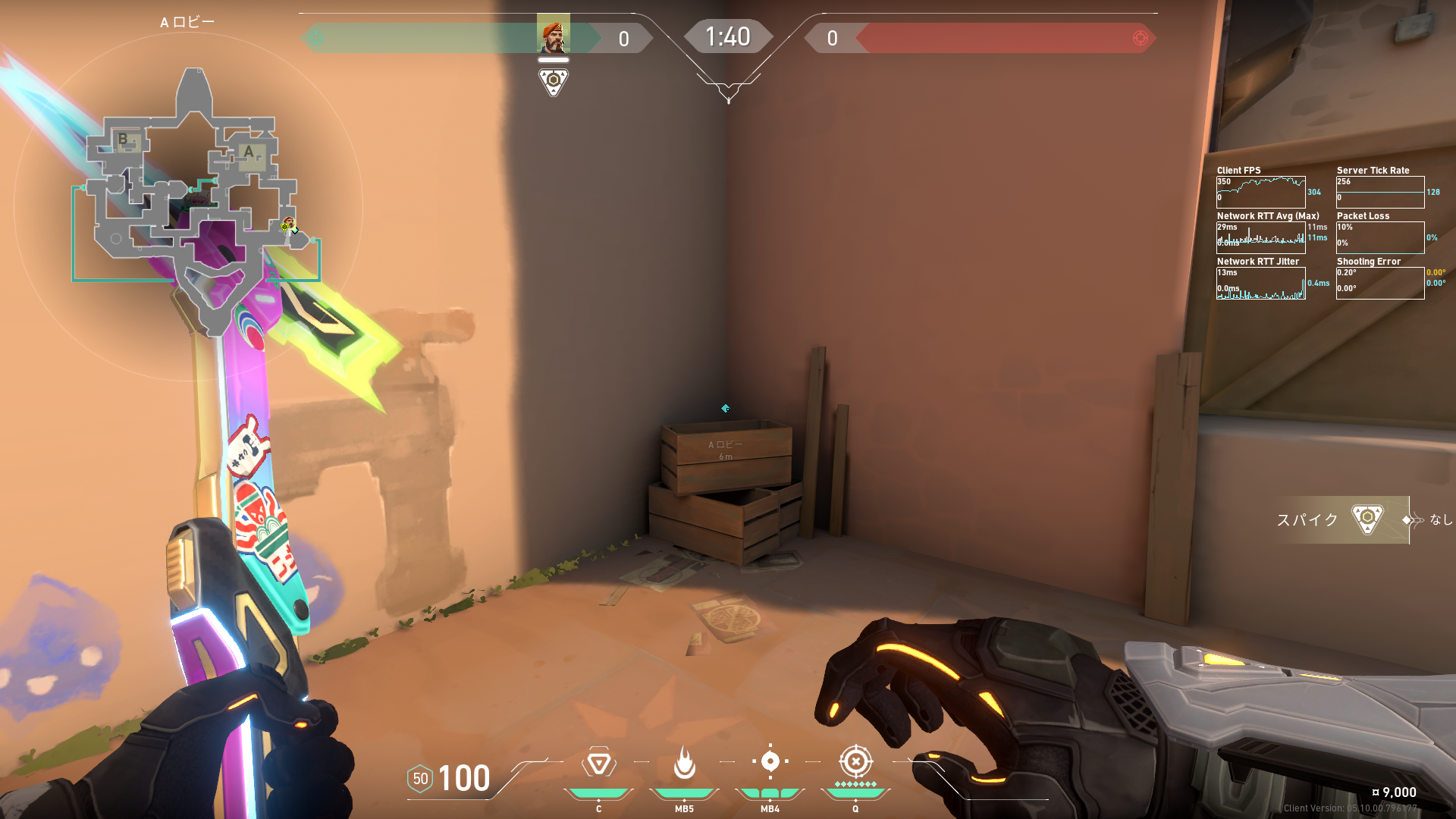Select the spike icon under the agent portrait
This screenshot has height=819, width=1456.
pyautogui.click(x=553, y=81)
